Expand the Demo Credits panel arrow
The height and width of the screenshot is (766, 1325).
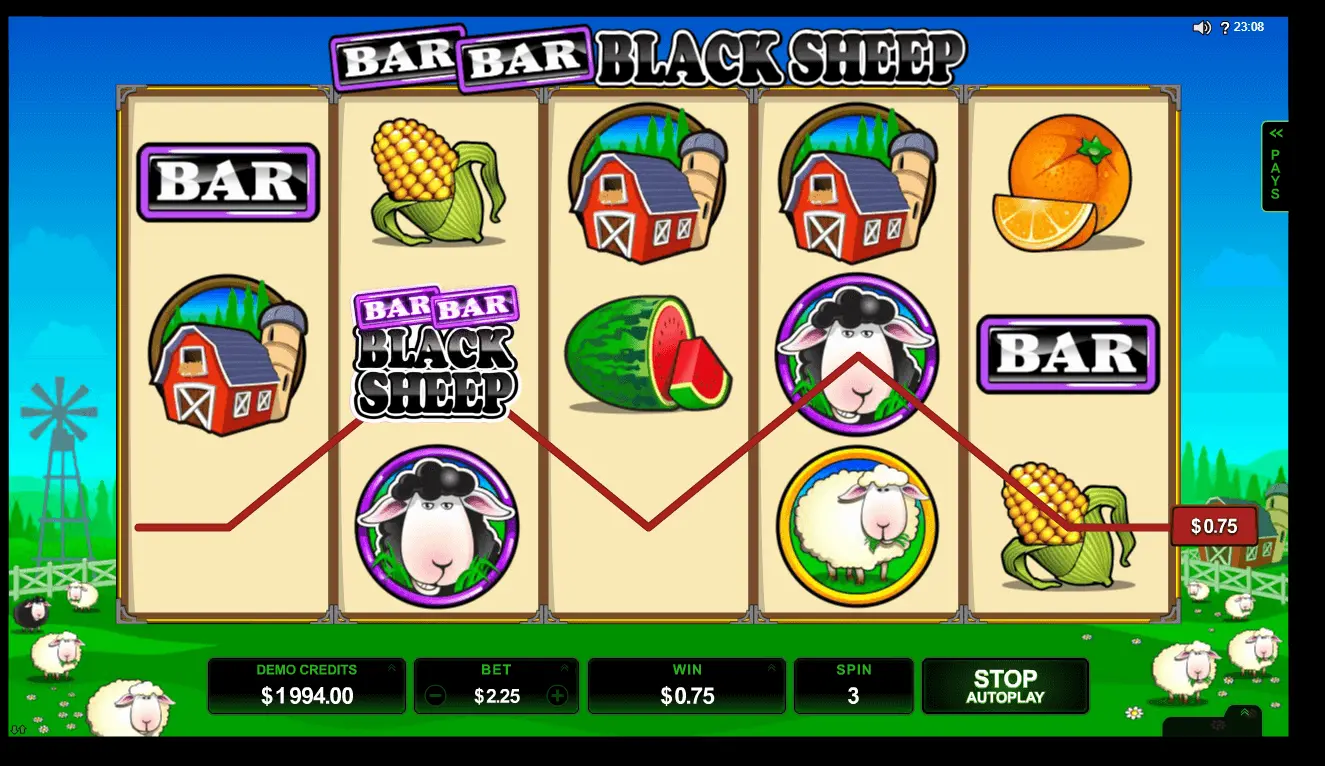pos(392,668)
